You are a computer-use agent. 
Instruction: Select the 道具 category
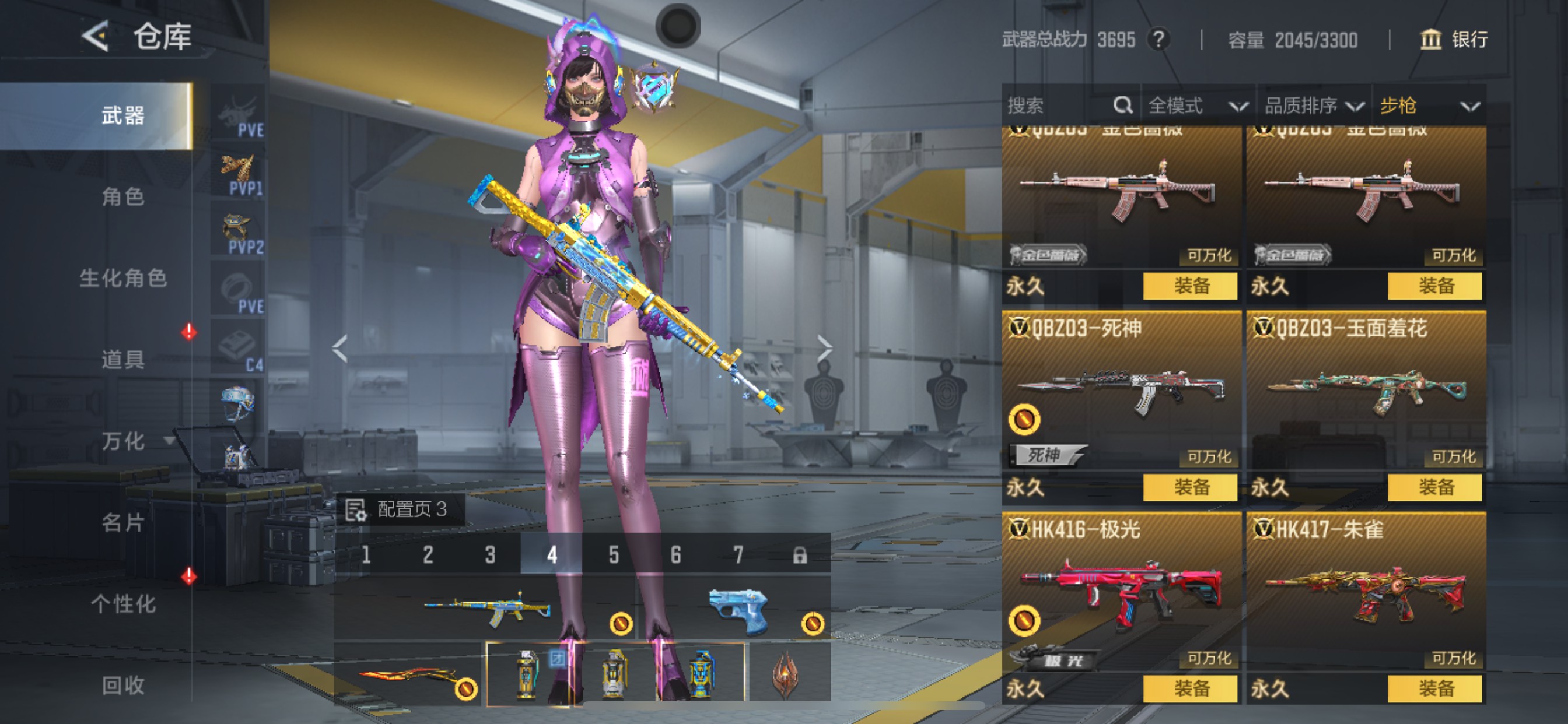(x=123, y=360)
